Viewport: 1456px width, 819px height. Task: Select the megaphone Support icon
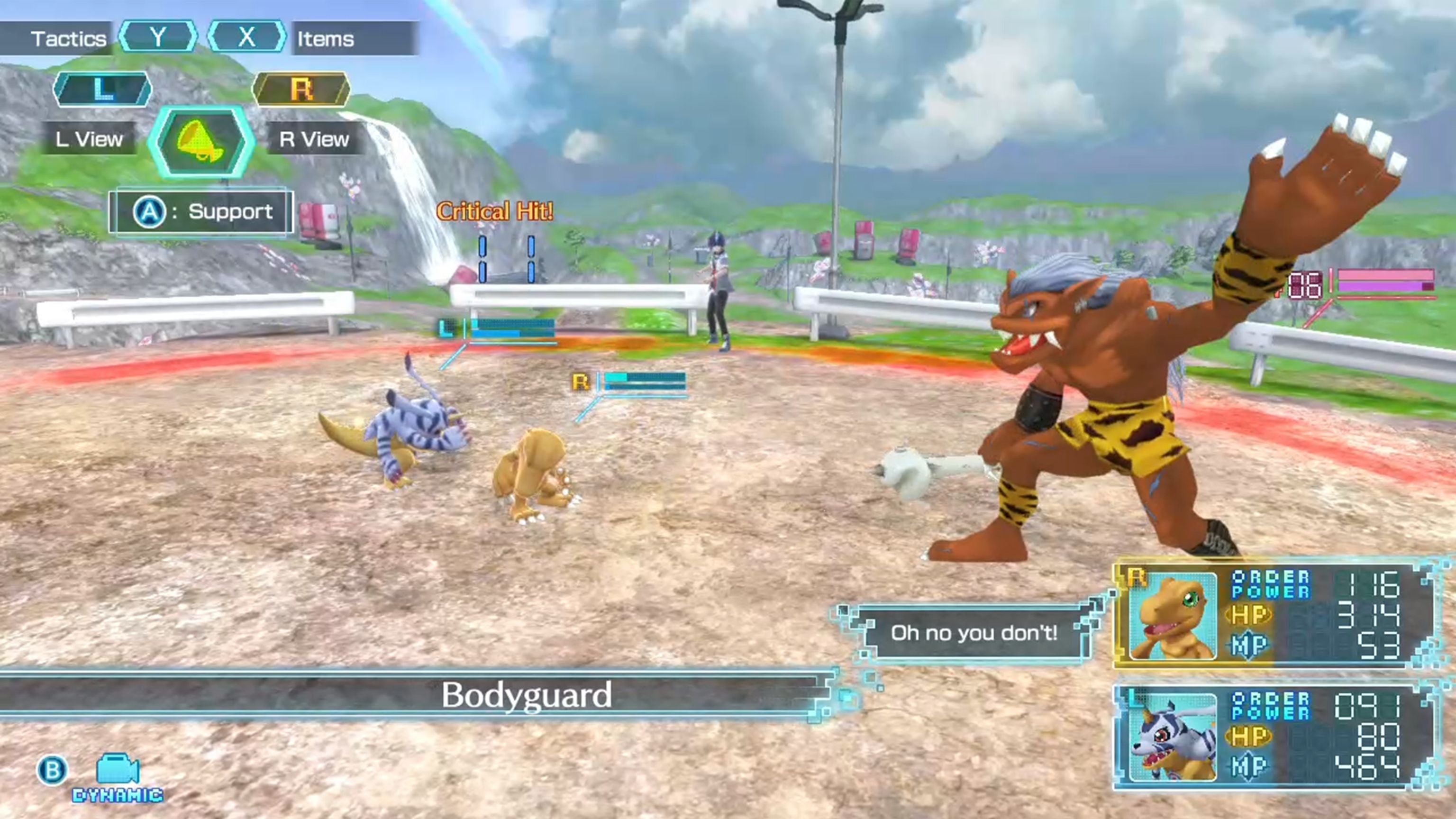pyautogui.click(x=199, y=141)
